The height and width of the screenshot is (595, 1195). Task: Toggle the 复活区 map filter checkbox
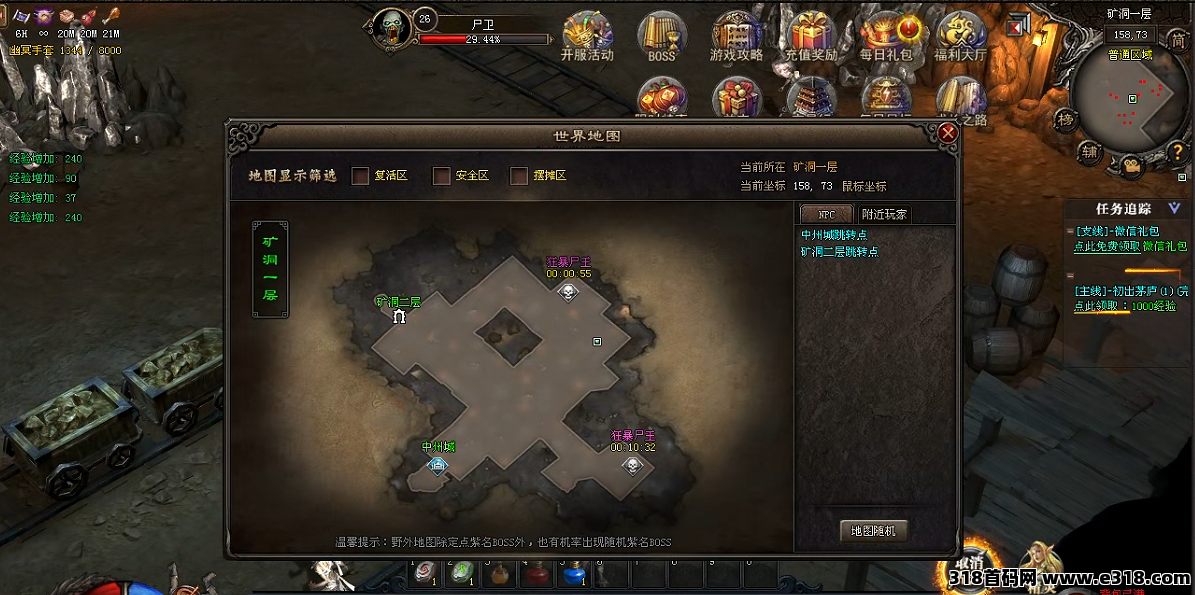[x=361, y=176]
